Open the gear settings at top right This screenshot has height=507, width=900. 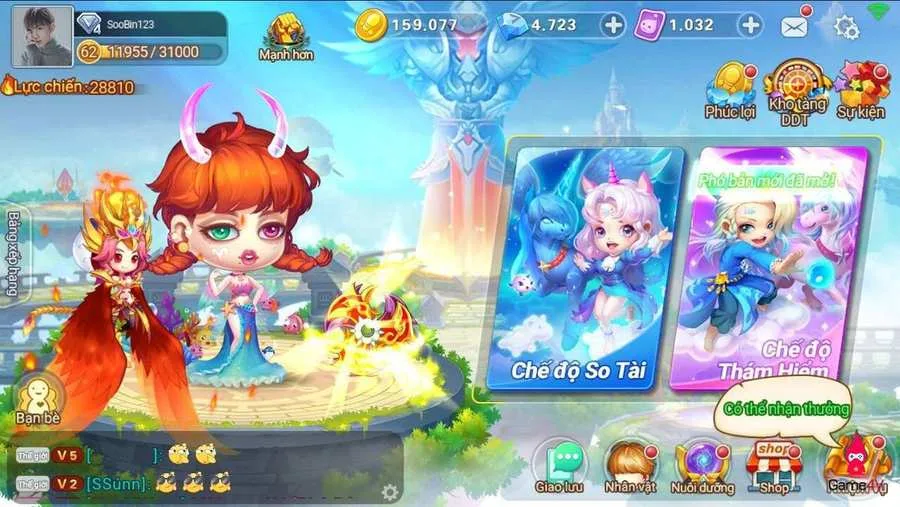coord(847,27)
